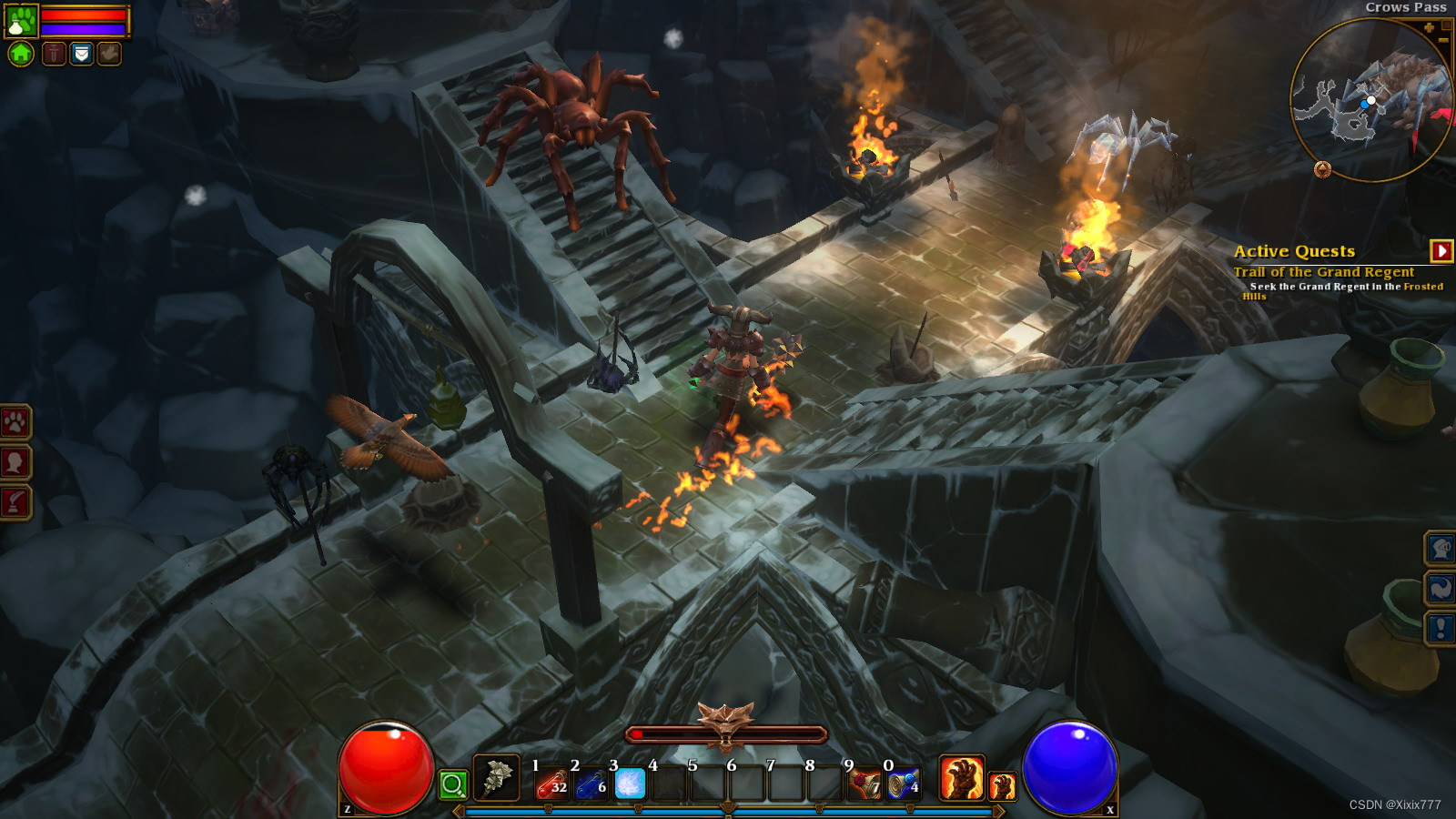The width and height of the screenshot is (1456, 819).
Task: Open the pet panel via paw portrait
Action: [20, 21]
